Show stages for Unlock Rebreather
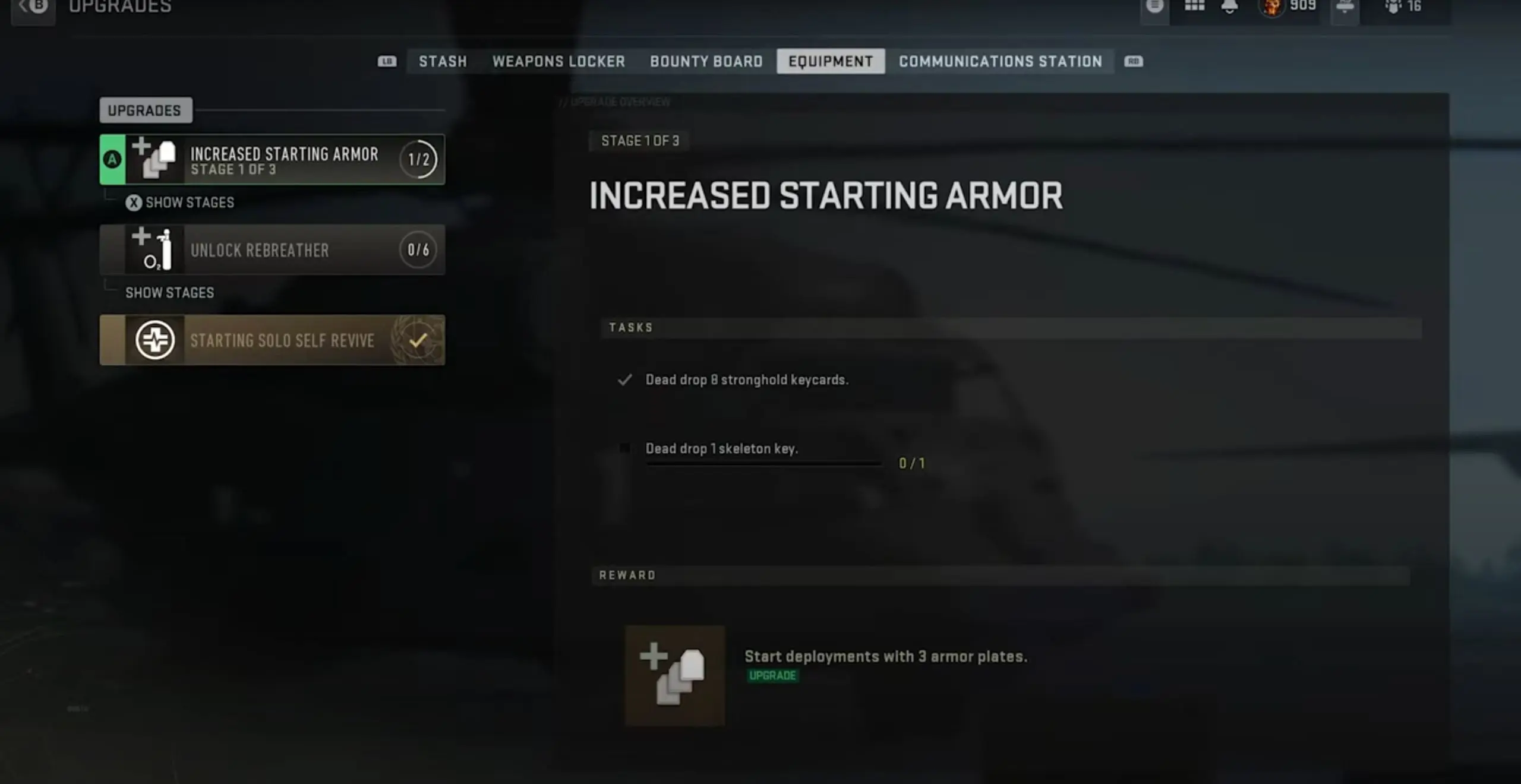 [x=169, y=292]
